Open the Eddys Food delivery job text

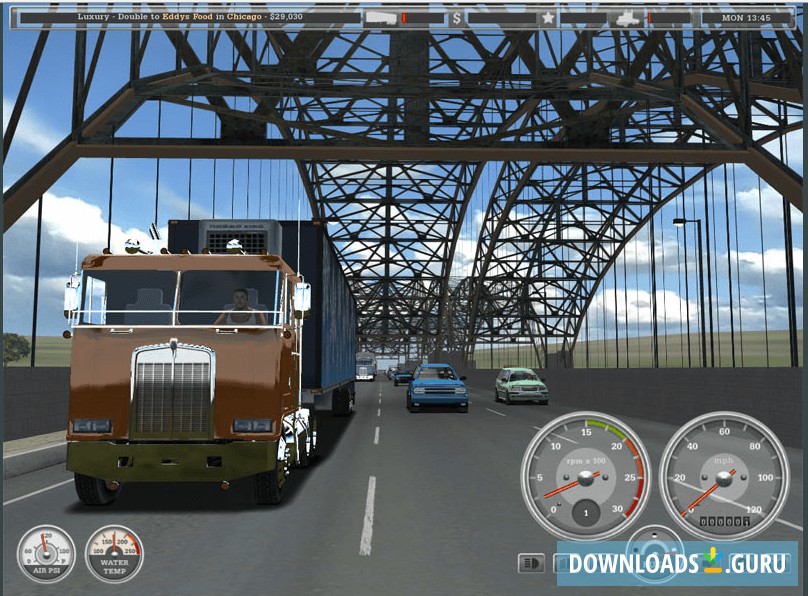pyautogui.click(x=190, y=17)
